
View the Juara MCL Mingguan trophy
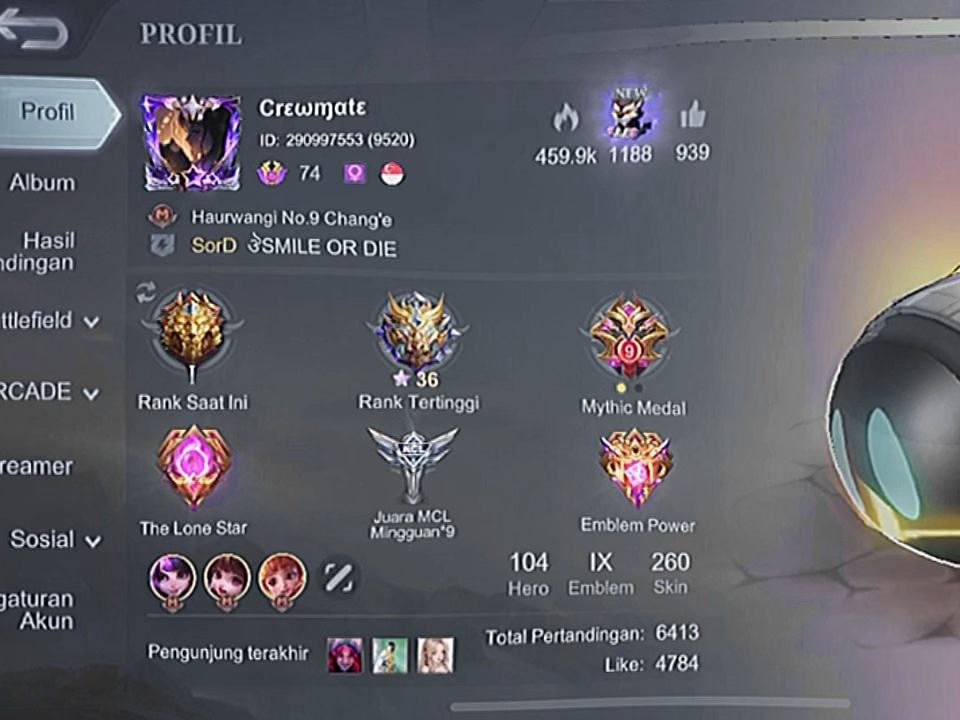click(x=413, y=465)
